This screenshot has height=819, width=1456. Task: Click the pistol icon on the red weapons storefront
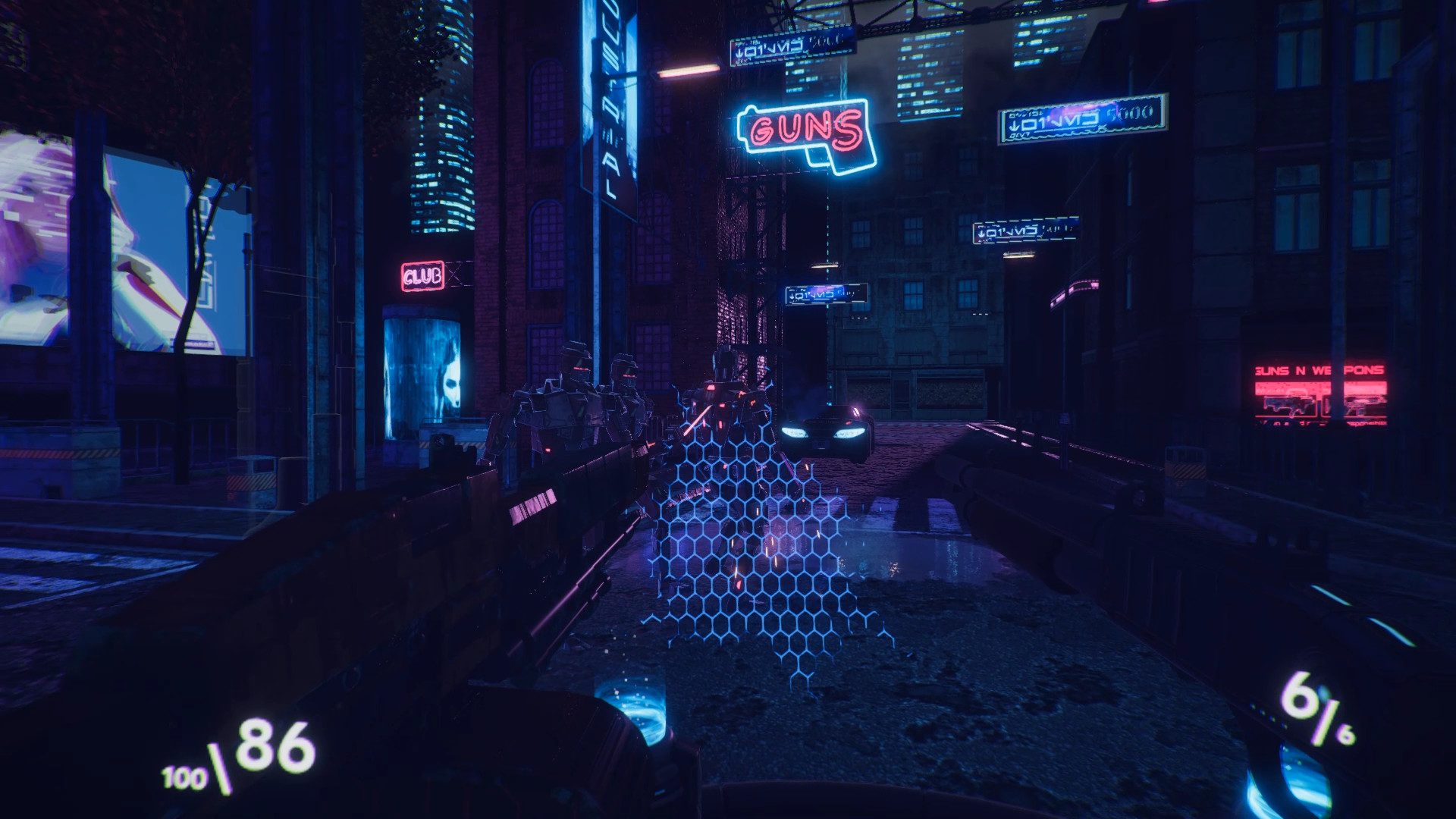click(x=1361, y=406)
